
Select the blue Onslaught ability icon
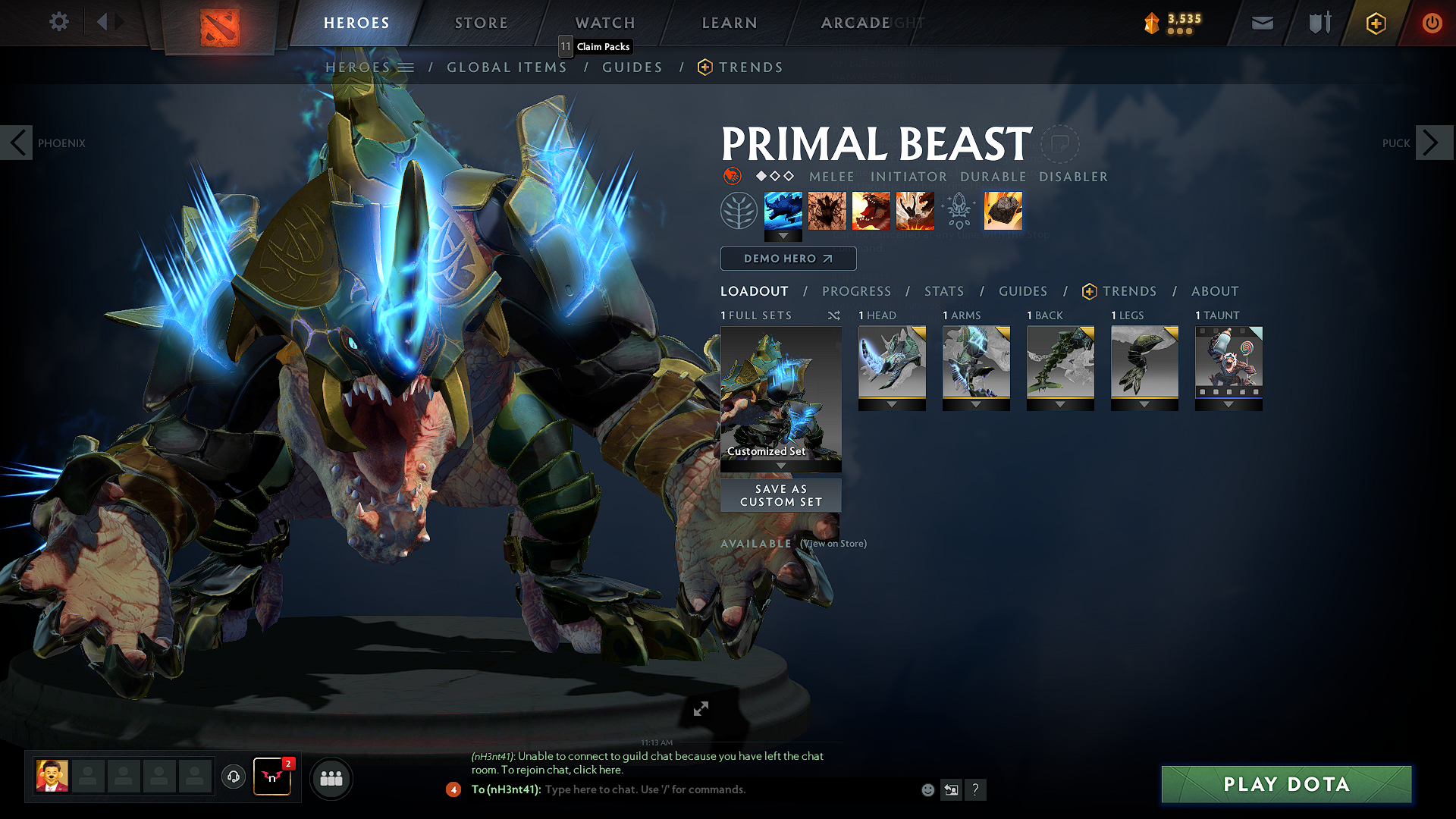(783, 210)
